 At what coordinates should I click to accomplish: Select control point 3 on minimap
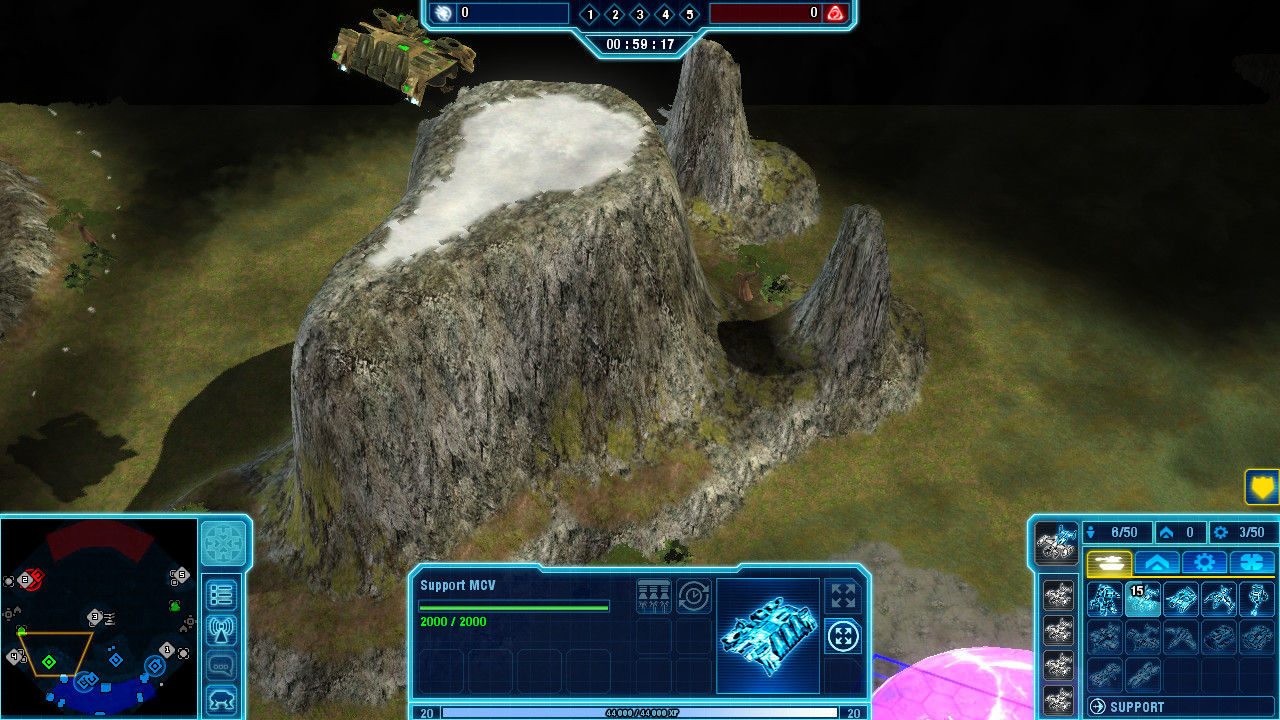95,616
